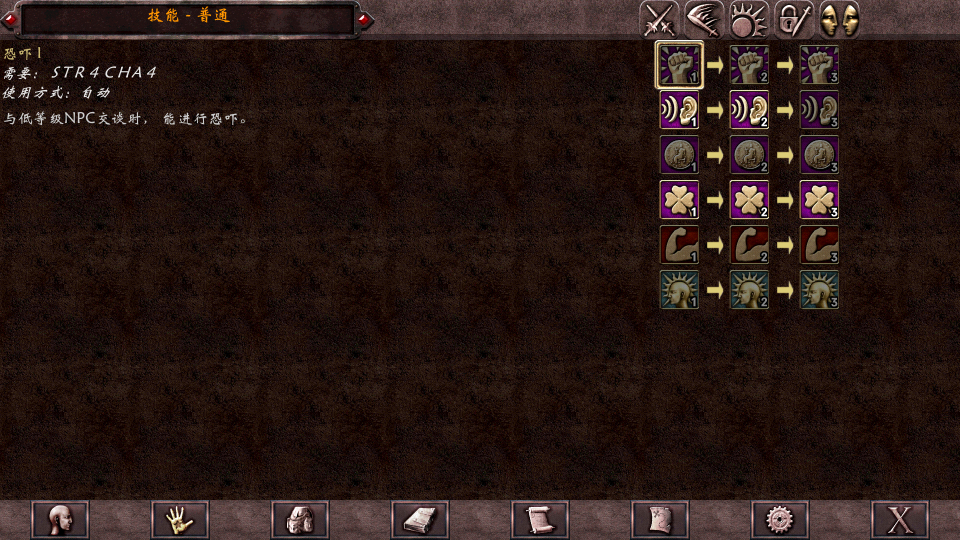Open the golden hand skills screen
Viewport: 960px width, 540px height.
coord(180,520)
